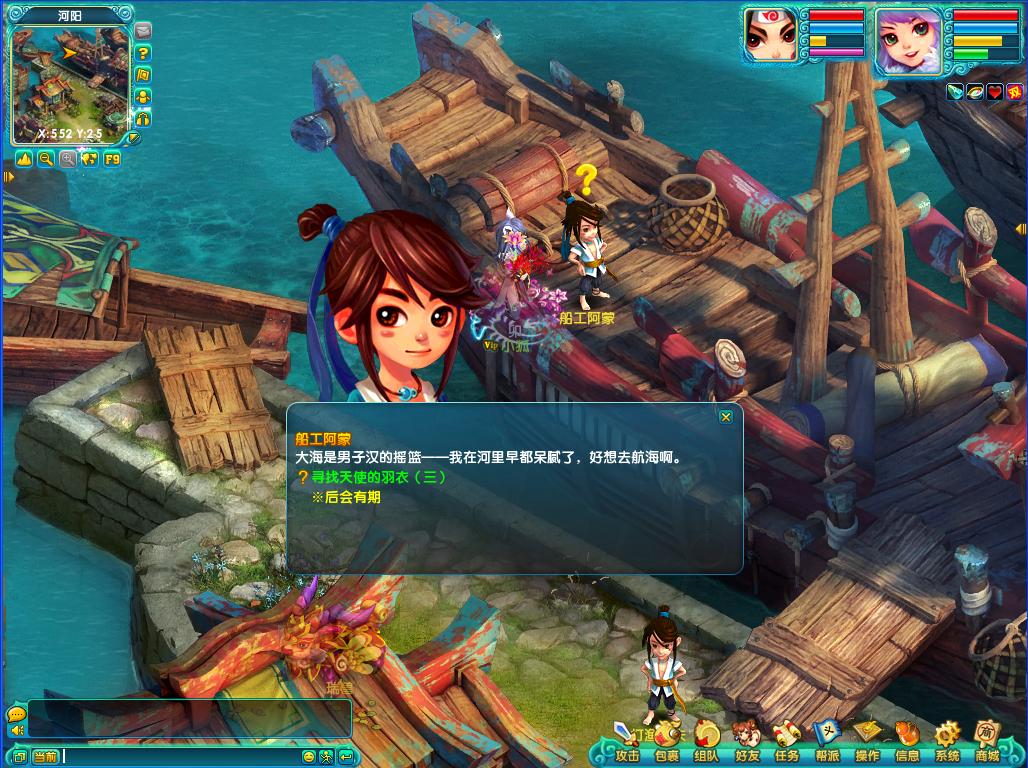Image resolution: width=1028 pixels, height=768 pixels.
Task: Toggle the F9 button under minimap
Action: point(111,158)
